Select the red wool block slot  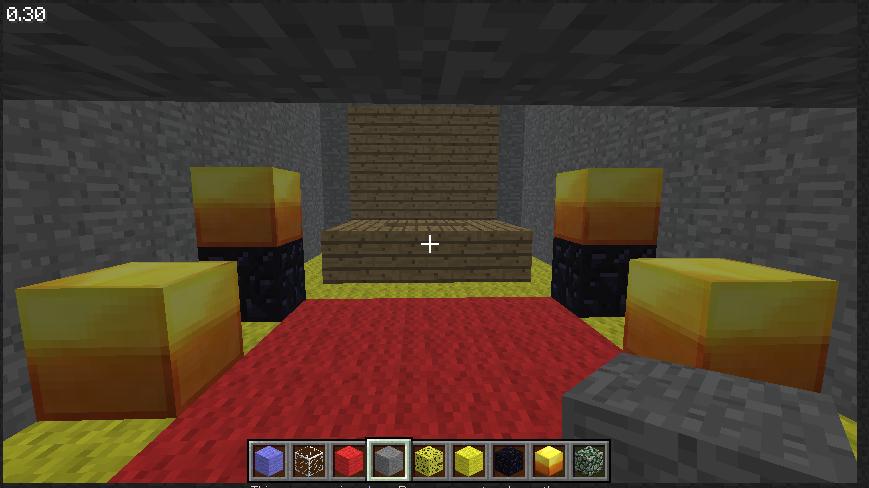(349, 461)
